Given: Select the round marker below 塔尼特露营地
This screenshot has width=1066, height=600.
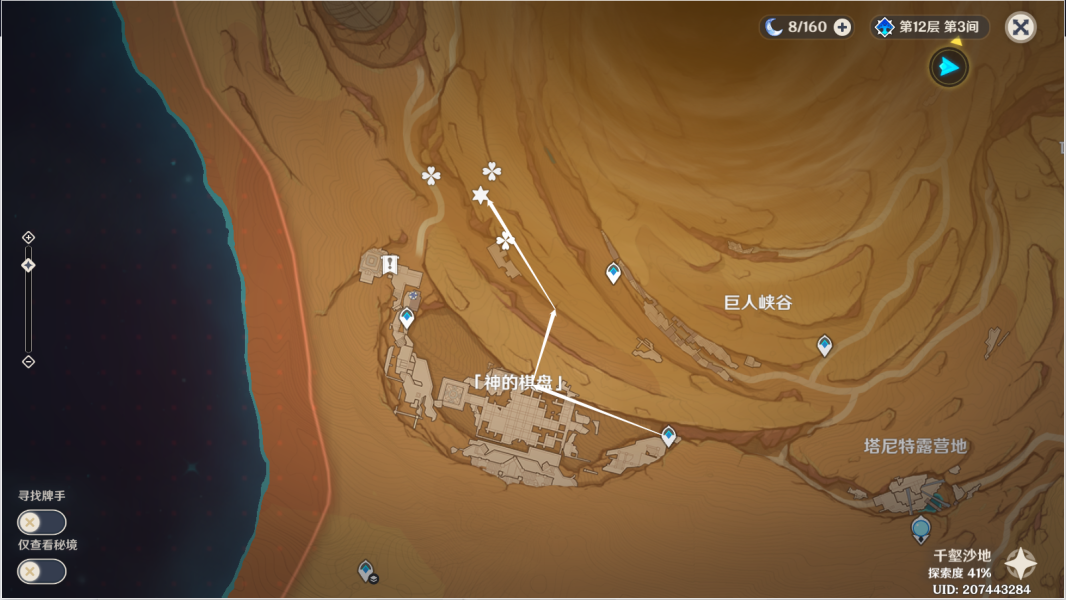Looking at the screenshot, I should click(x=921, y=528).
